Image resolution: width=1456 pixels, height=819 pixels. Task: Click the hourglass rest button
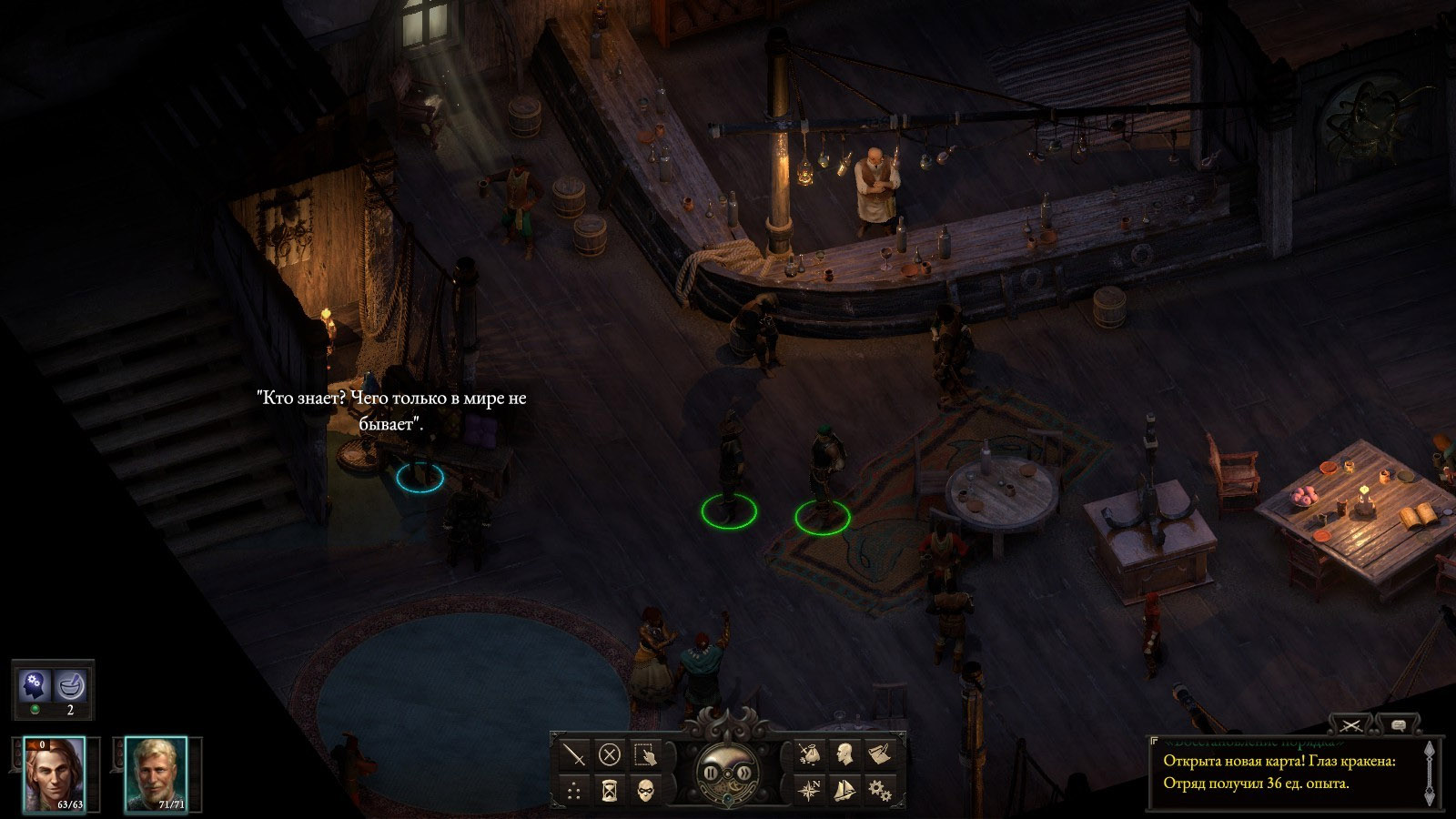609,790
